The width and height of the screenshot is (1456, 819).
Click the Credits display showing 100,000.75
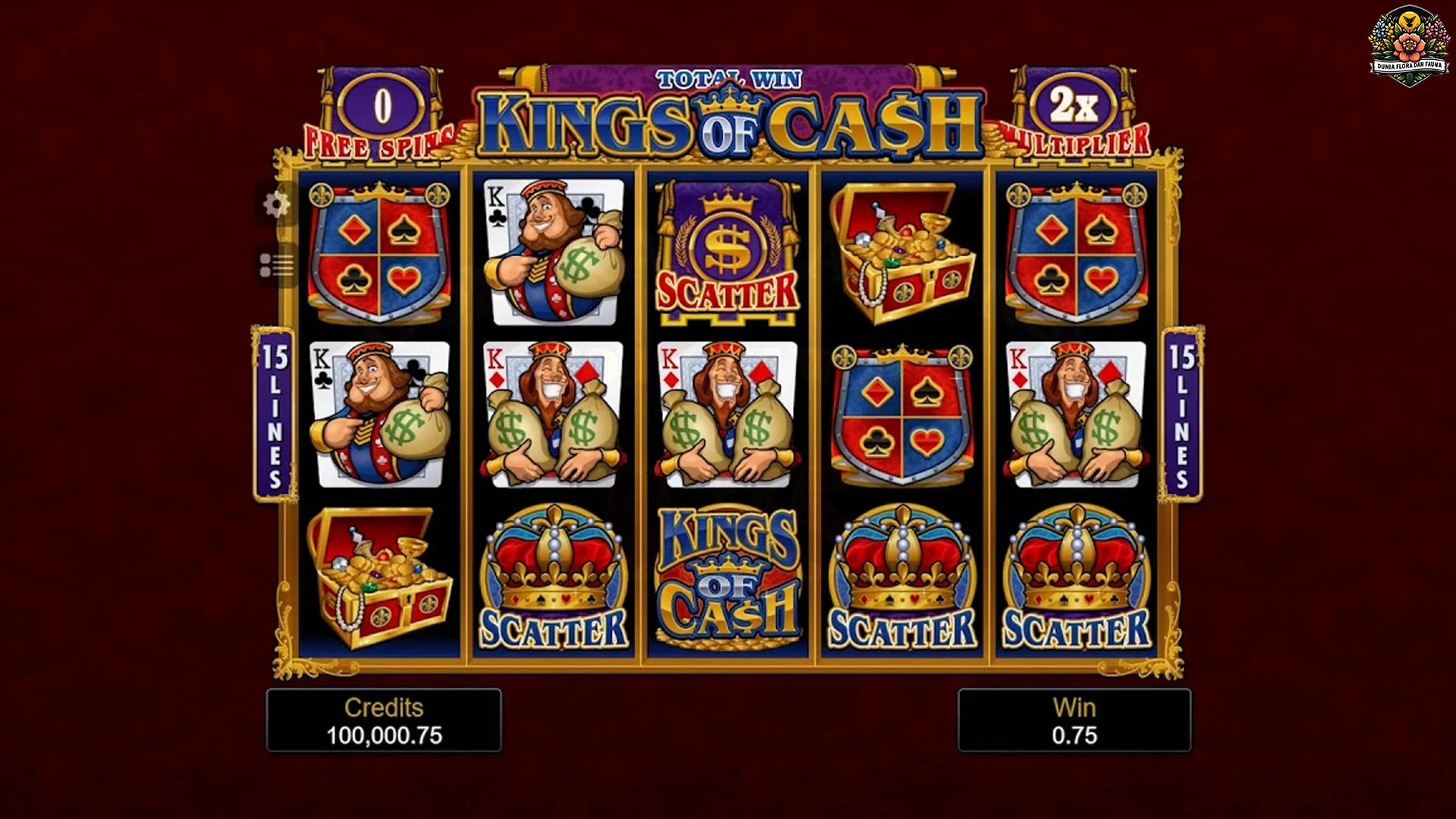[384, 720]
